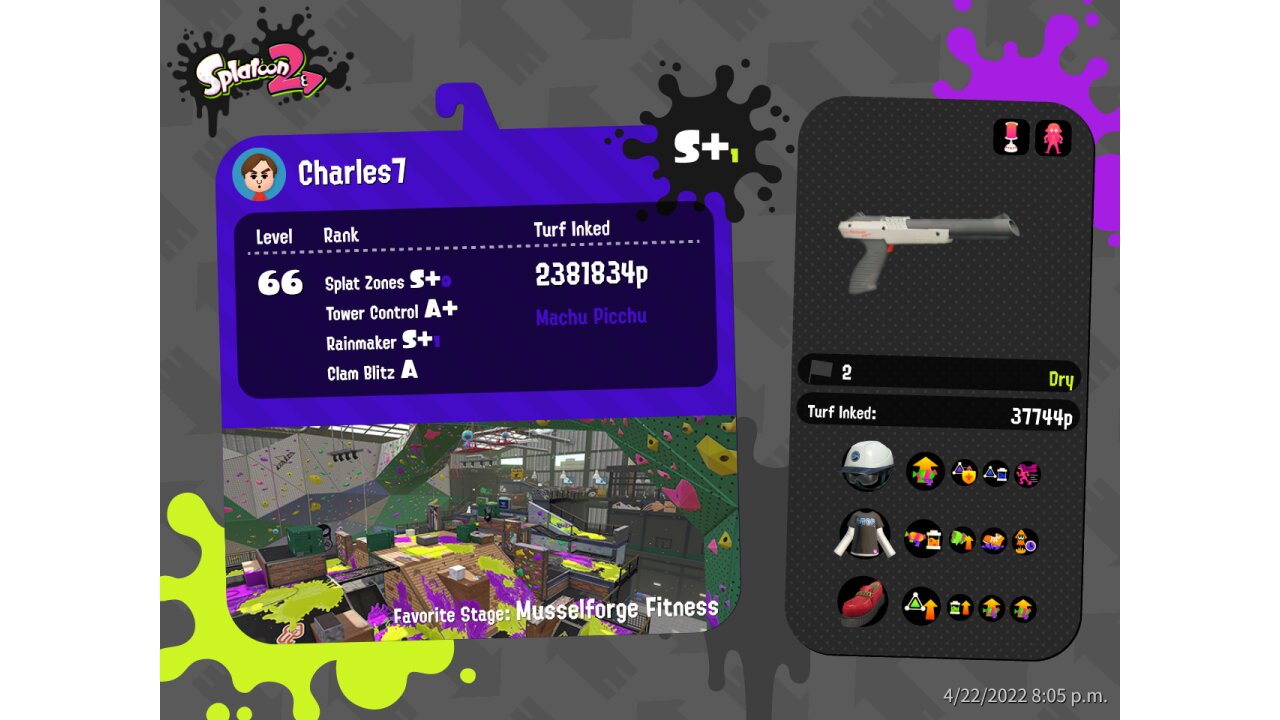
Task: Click the S+ rank ink splat badge
Action: pyautogui.click(x=703, y=147)
